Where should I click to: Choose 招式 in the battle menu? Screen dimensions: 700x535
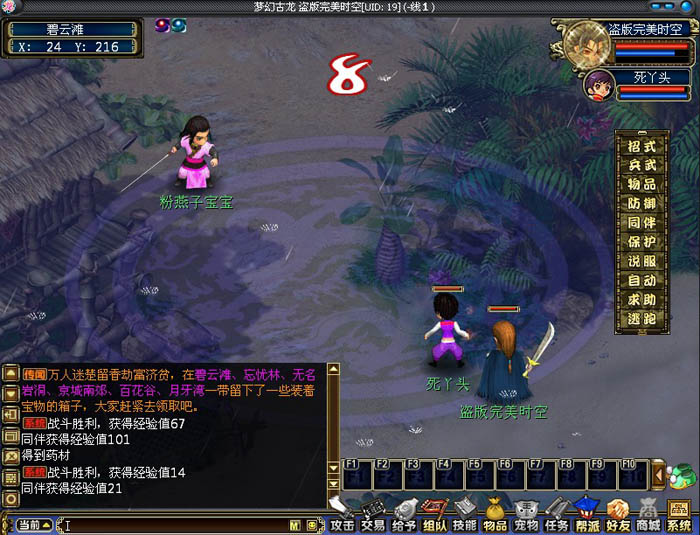pyautogui.click(x=642, y=146)
